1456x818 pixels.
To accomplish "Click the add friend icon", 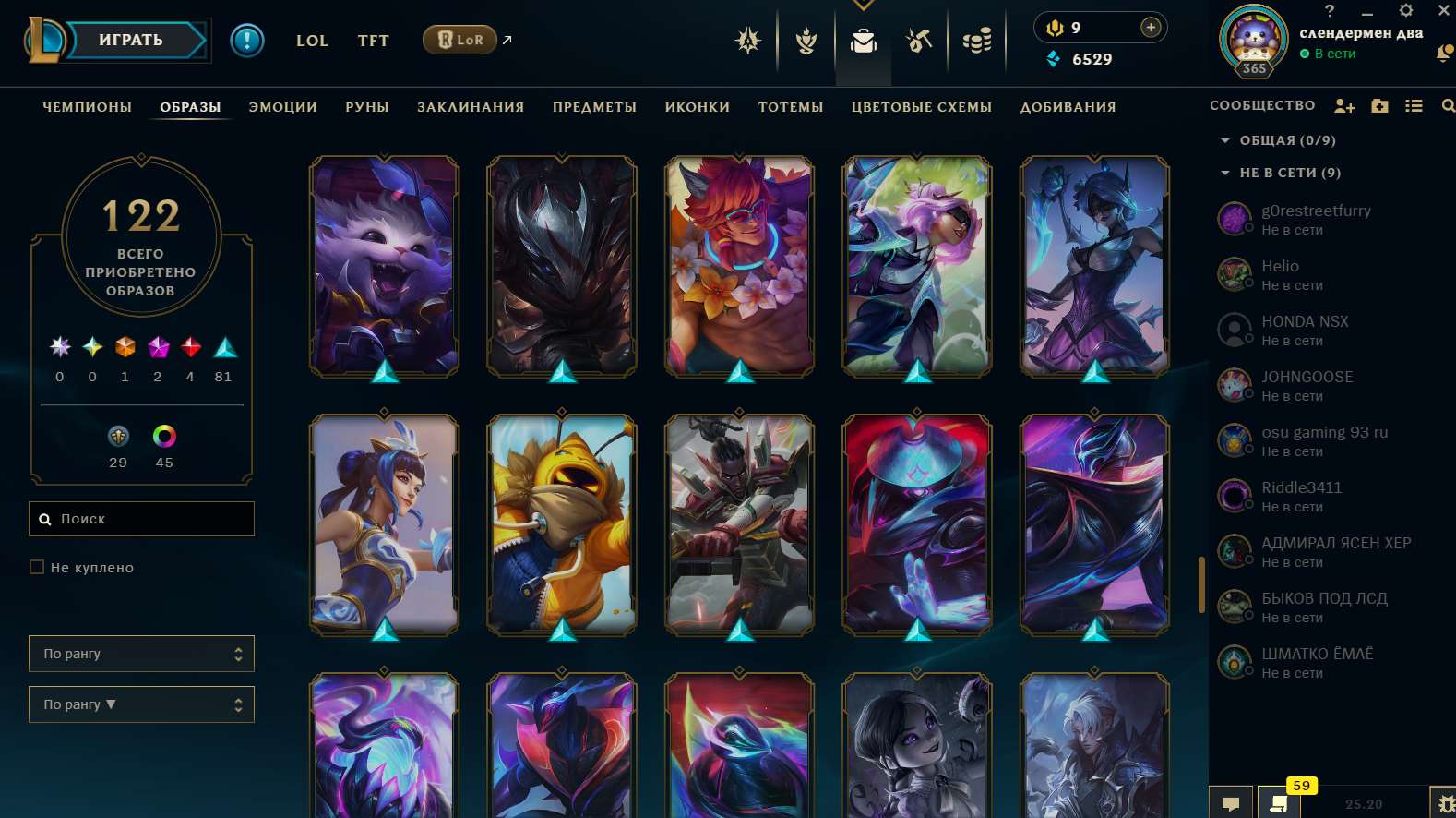I will [x=1343, y=105].
